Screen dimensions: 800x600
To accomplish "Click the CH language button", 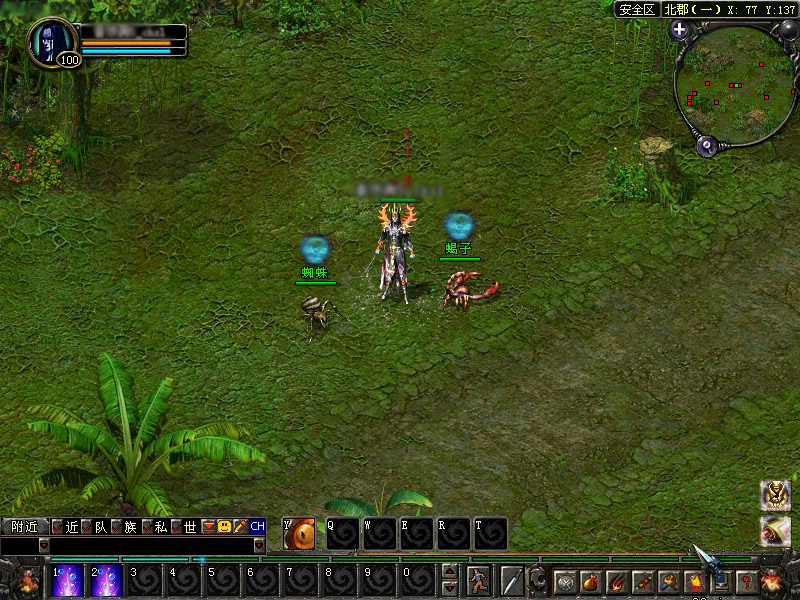I will pyautogui.click(x=258, y=526).
